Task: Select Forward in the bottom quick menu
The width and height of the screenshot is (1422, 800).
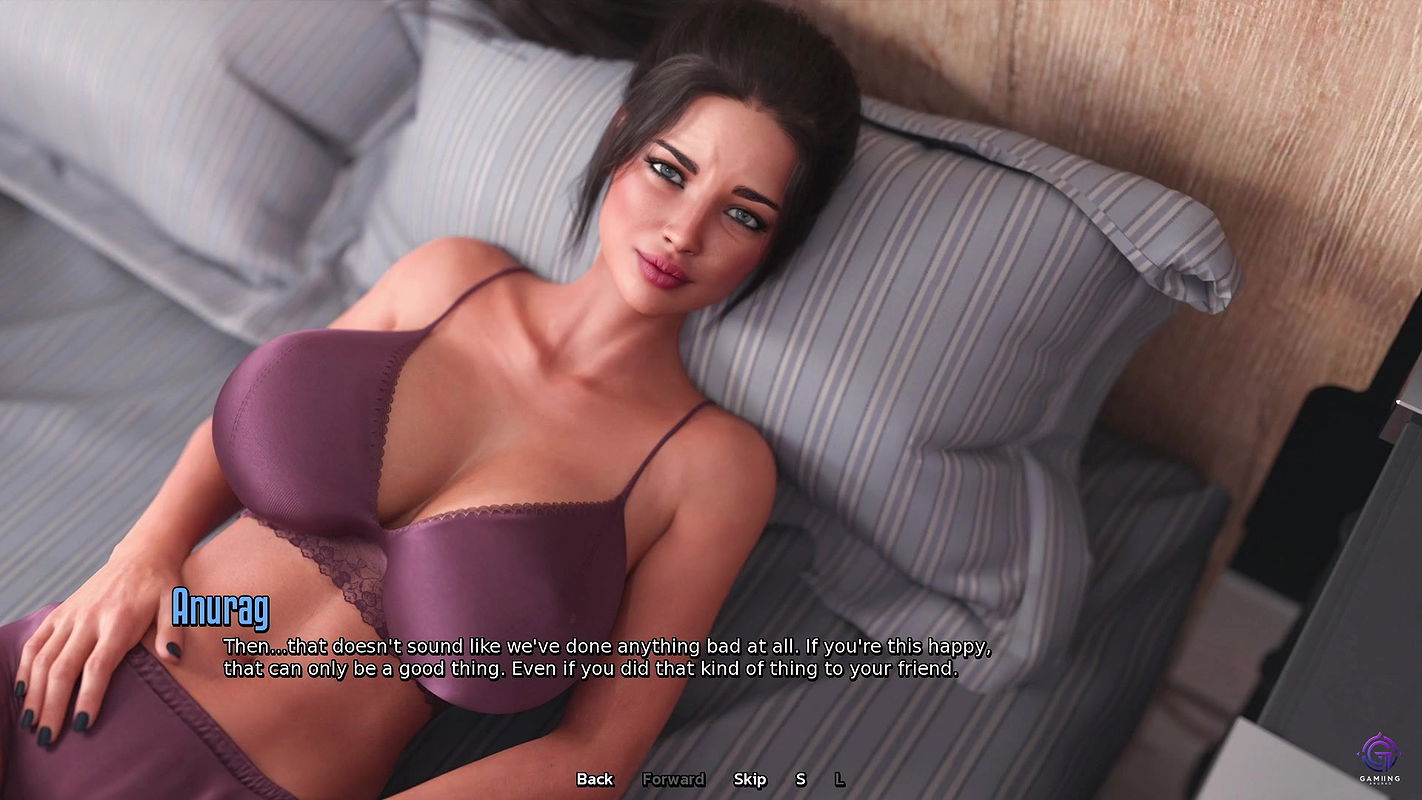Action: pos(673,779)
